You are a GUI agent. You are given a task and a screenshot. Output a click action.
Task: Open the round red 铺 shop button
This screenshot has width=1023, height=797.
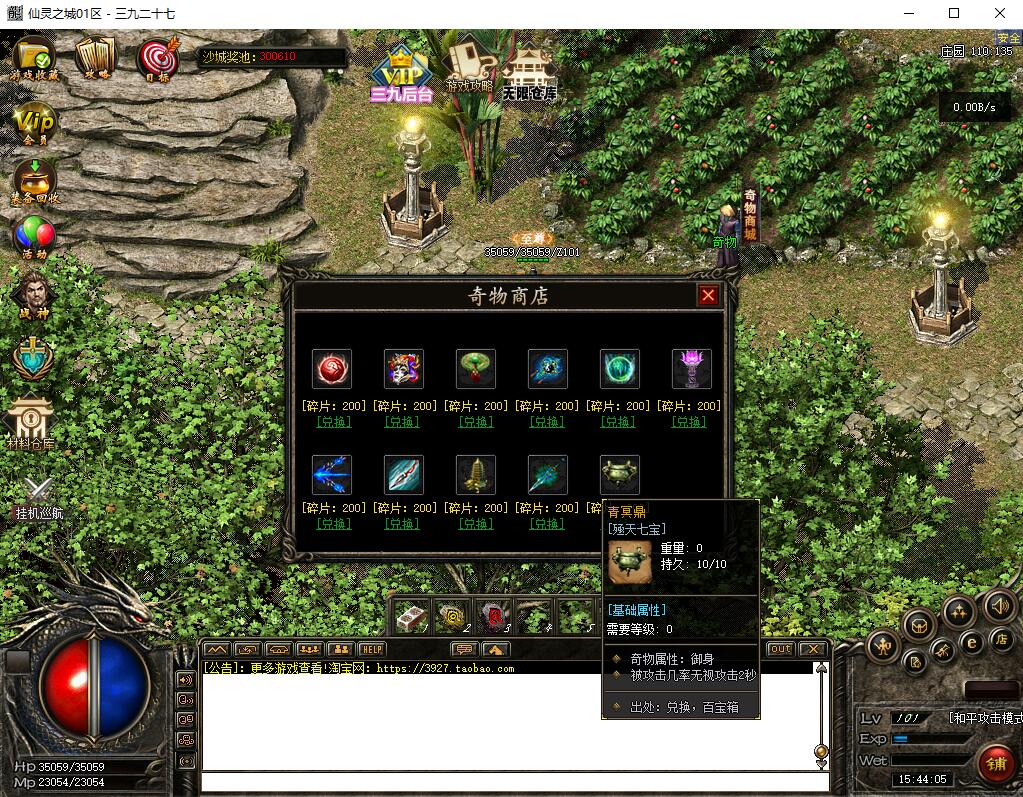[996, 764]
